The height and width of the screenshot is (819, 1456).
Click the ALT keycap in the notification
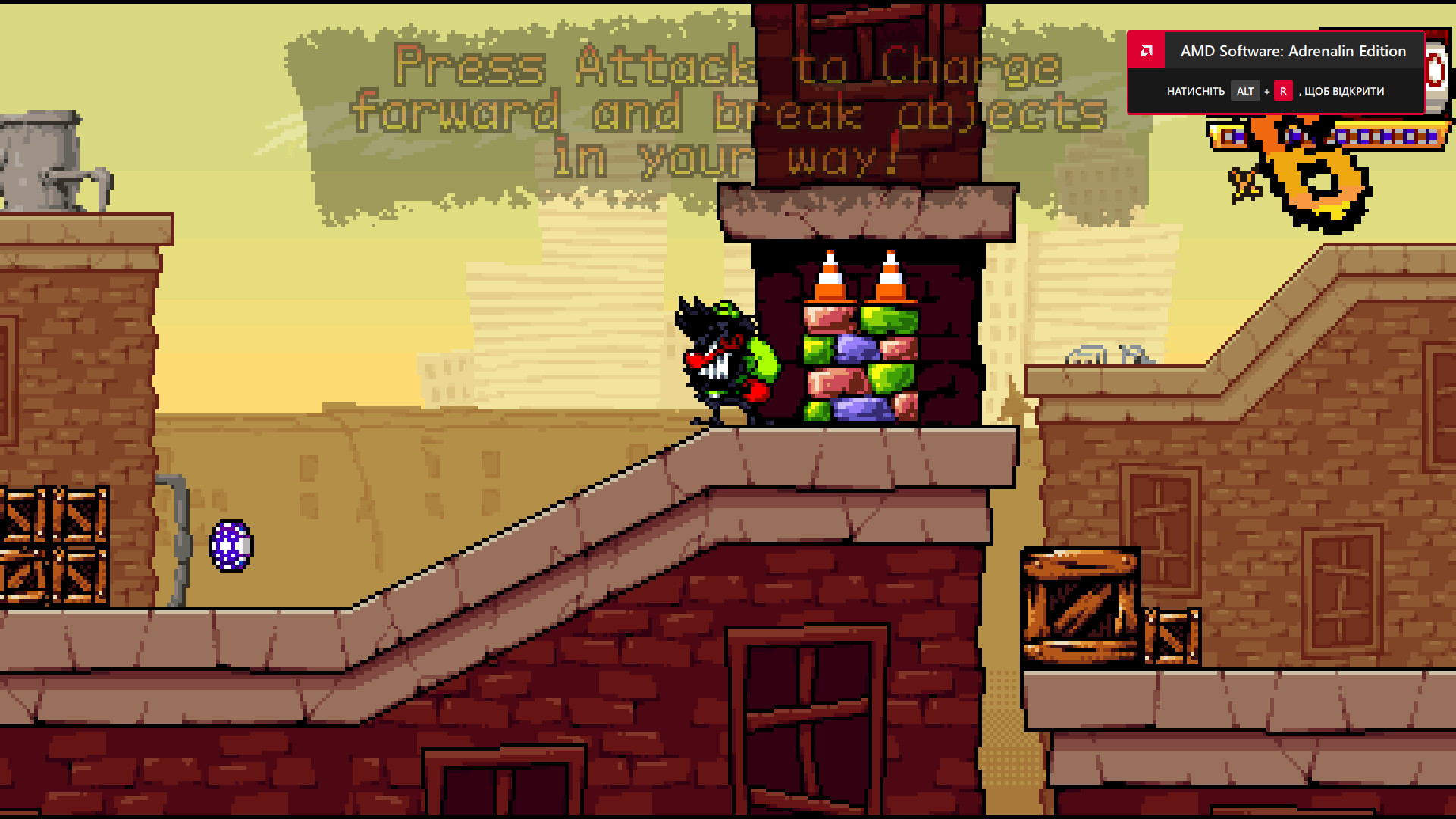coord(1245,91)
